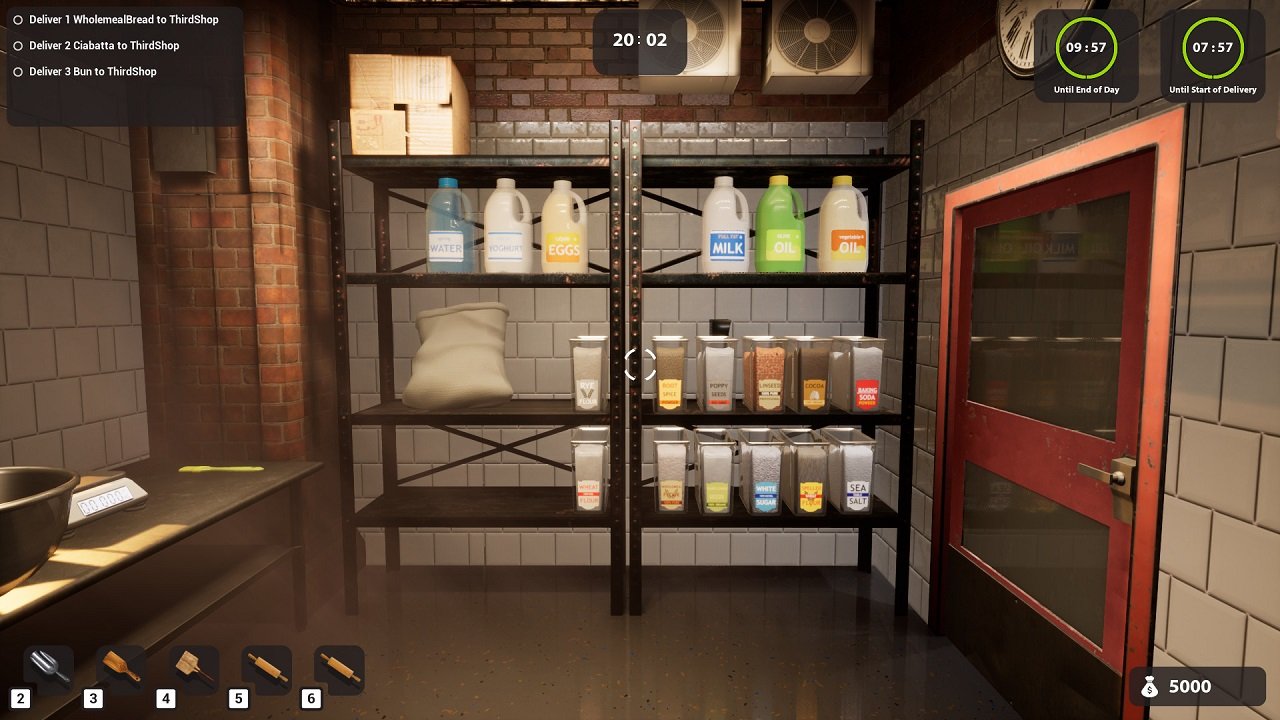1280x720 pixels.
Task: Click the Until Start of Delivery clock icon
Action: pyautogui.click(x=1213, y=45)
